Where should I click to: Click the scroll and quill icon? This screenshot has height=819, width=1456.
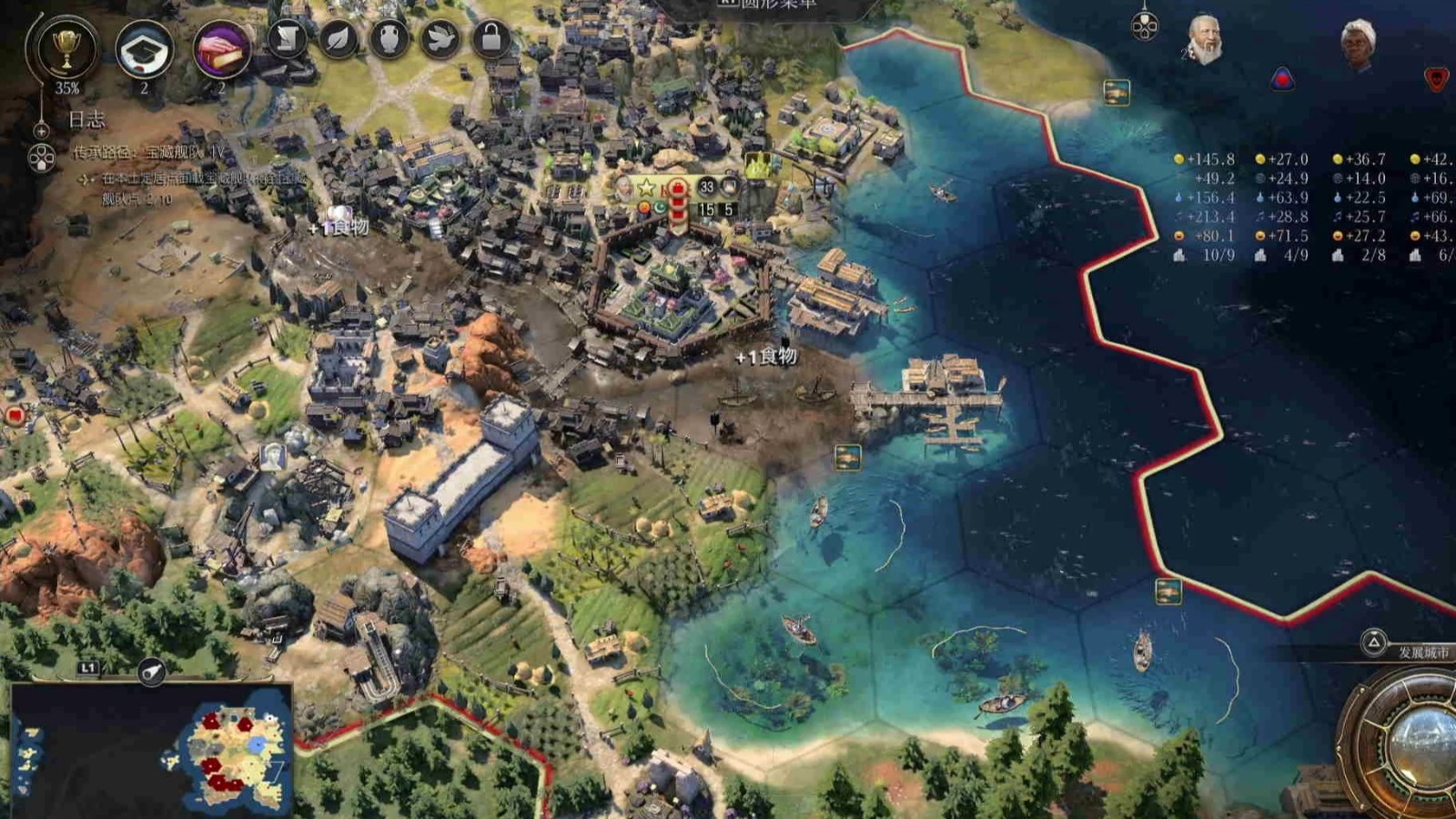287,39
